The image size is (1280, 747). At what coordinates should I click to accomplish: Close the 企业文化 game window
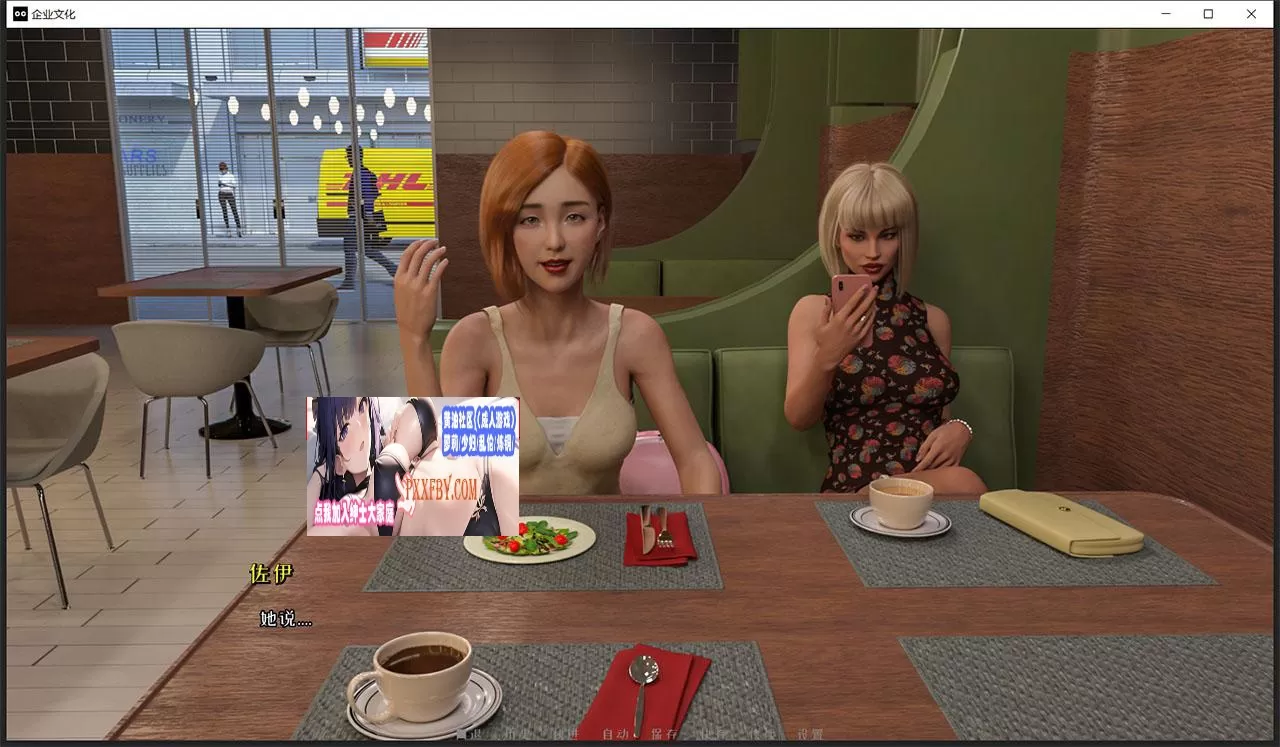(x=1251, y=14)
